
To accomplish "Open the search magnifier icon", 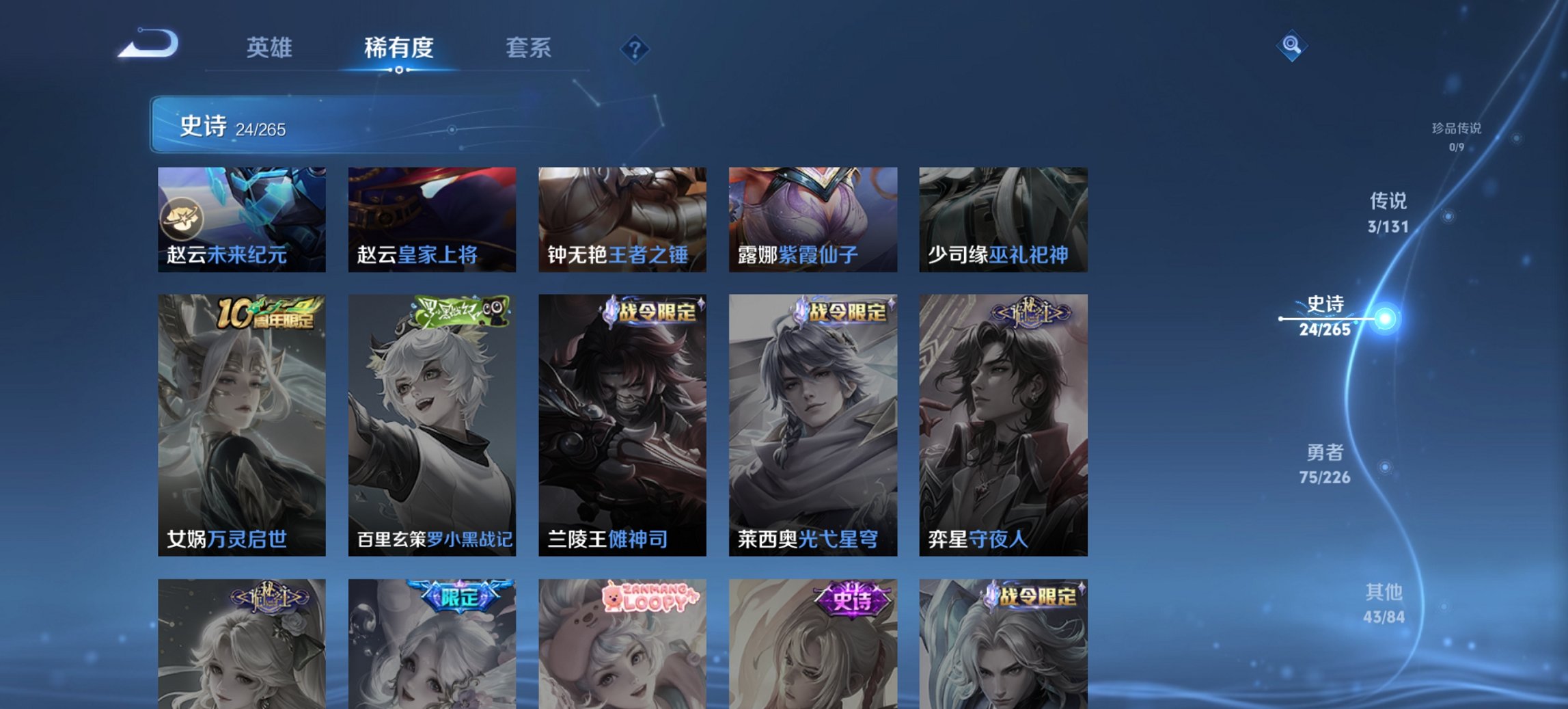I will [1292, 46].
